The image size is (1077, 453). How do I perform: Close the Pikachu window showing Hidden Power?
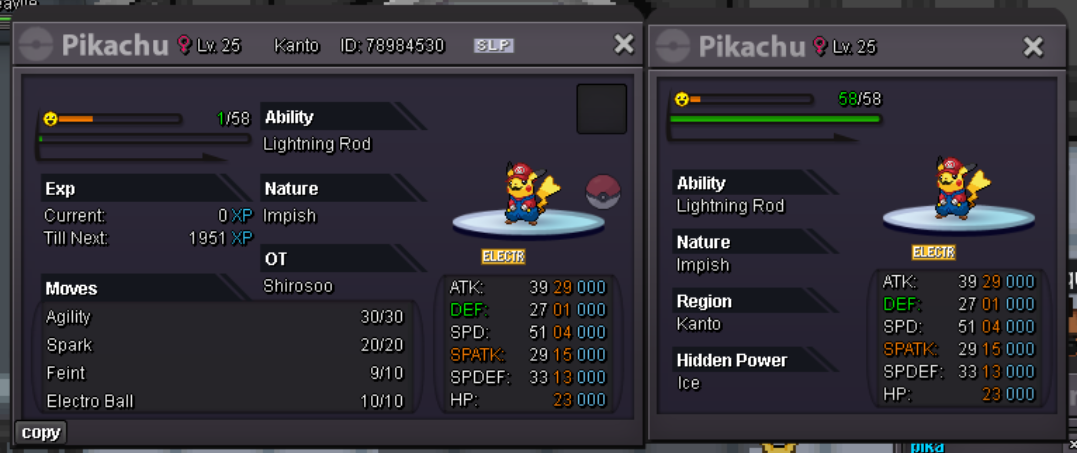pyautogui.click(x=1034, y=46)
